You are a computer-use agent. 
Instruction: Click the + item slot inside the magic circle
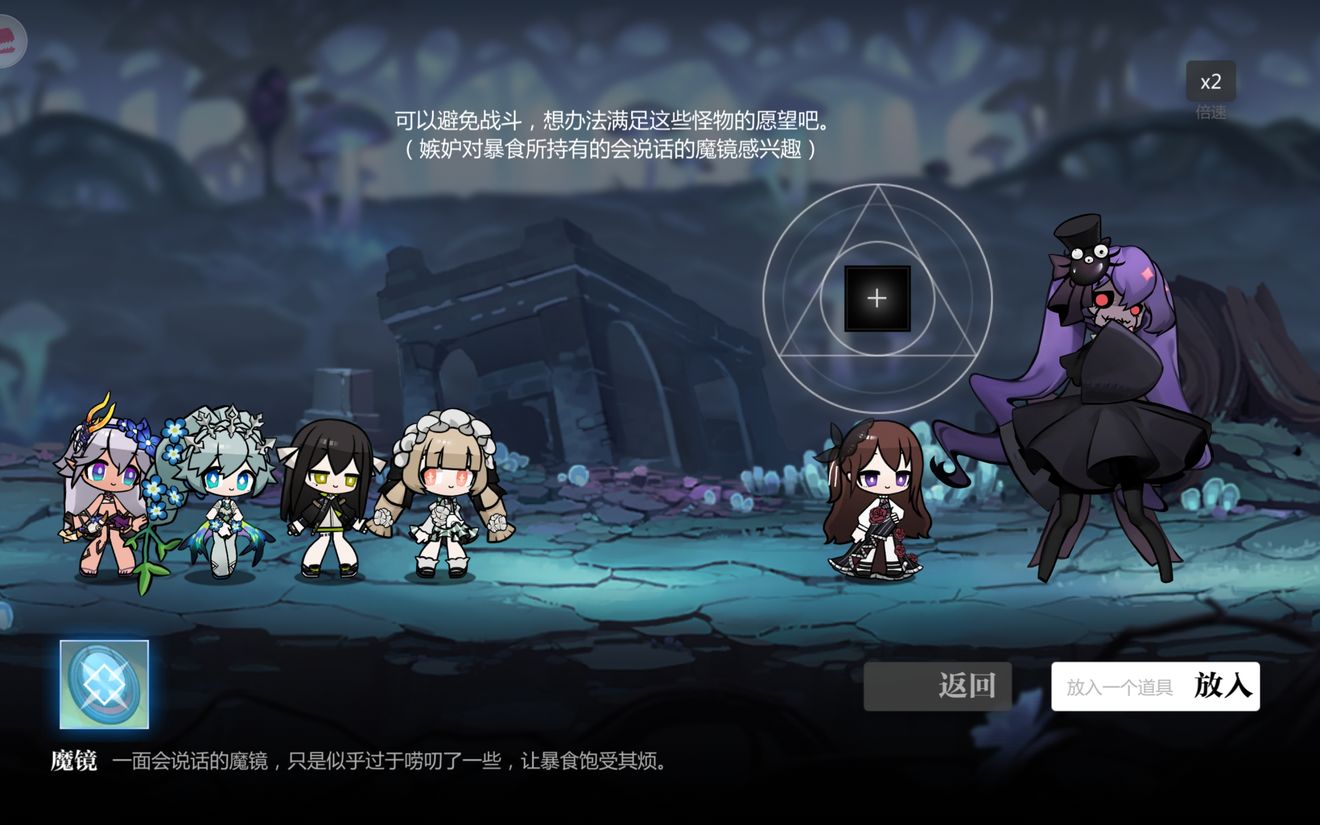[877, 296]
